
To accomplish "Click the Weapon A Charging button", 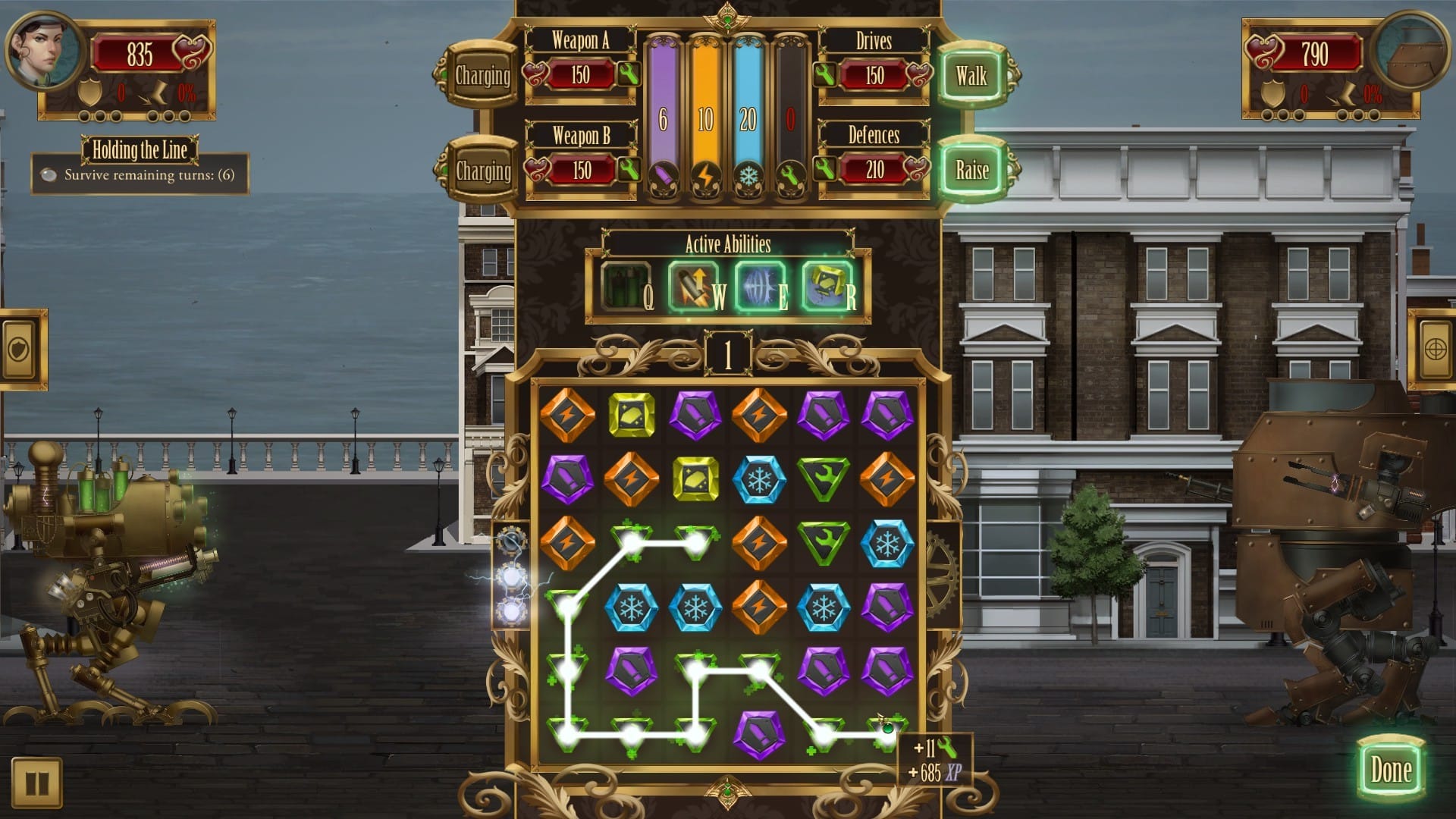I will pyautogui.click(x=482, y=76).
